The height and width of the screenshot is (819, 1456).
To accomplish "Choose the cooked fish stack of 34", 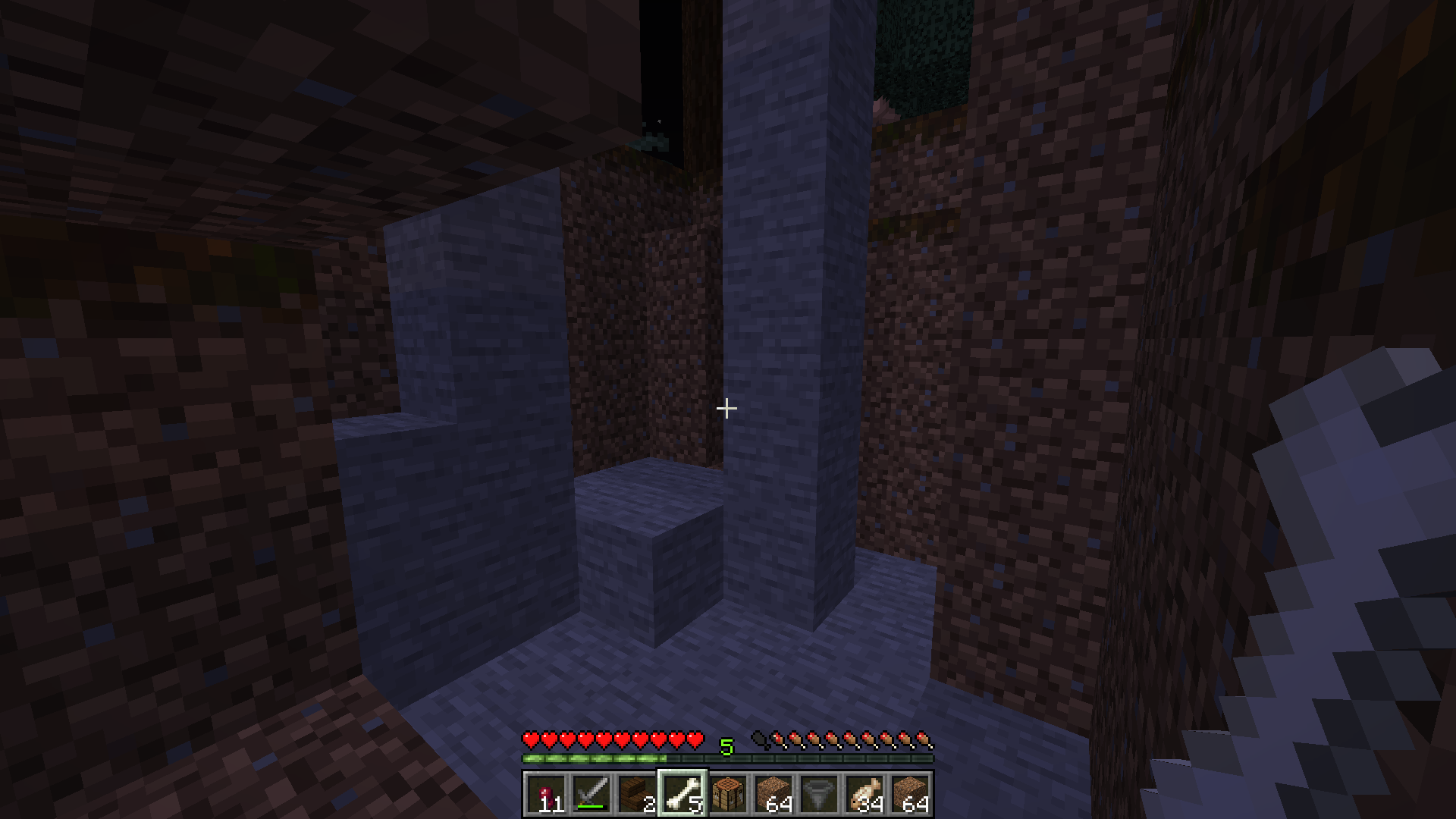I will 864,794.
